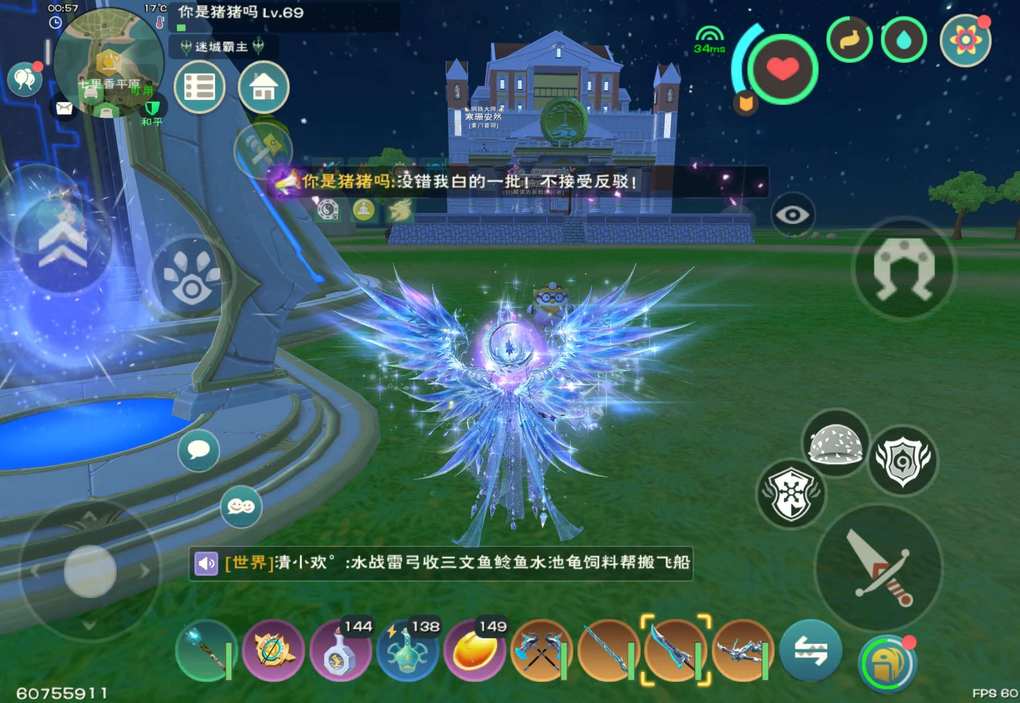The width and height of the screenshot is (1020, 703).
Task: Choose the highlighted curved blade slot
Action: (x=675, y=650)
